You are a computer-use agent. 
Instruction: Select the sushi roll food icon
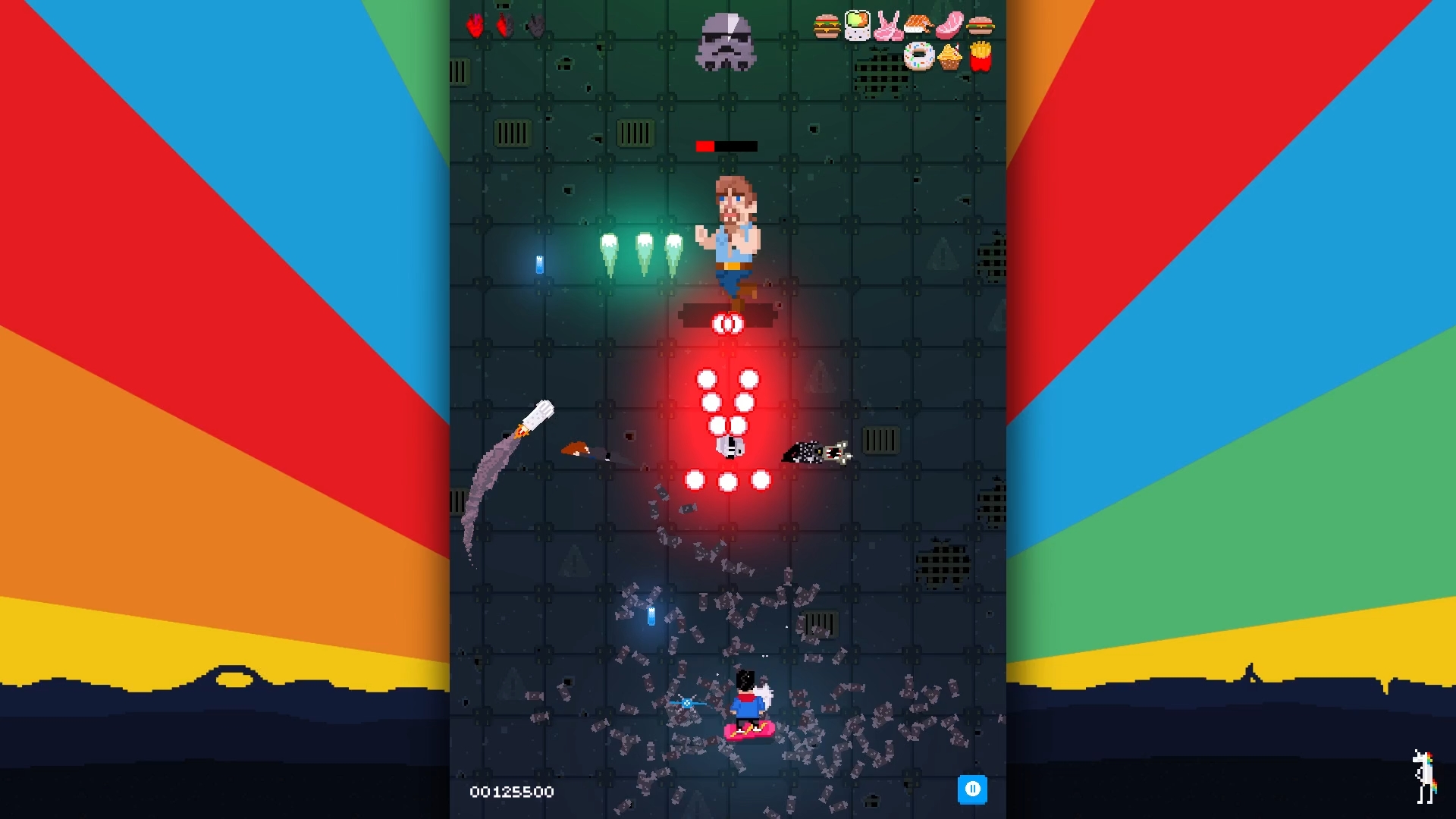(858, 25)
